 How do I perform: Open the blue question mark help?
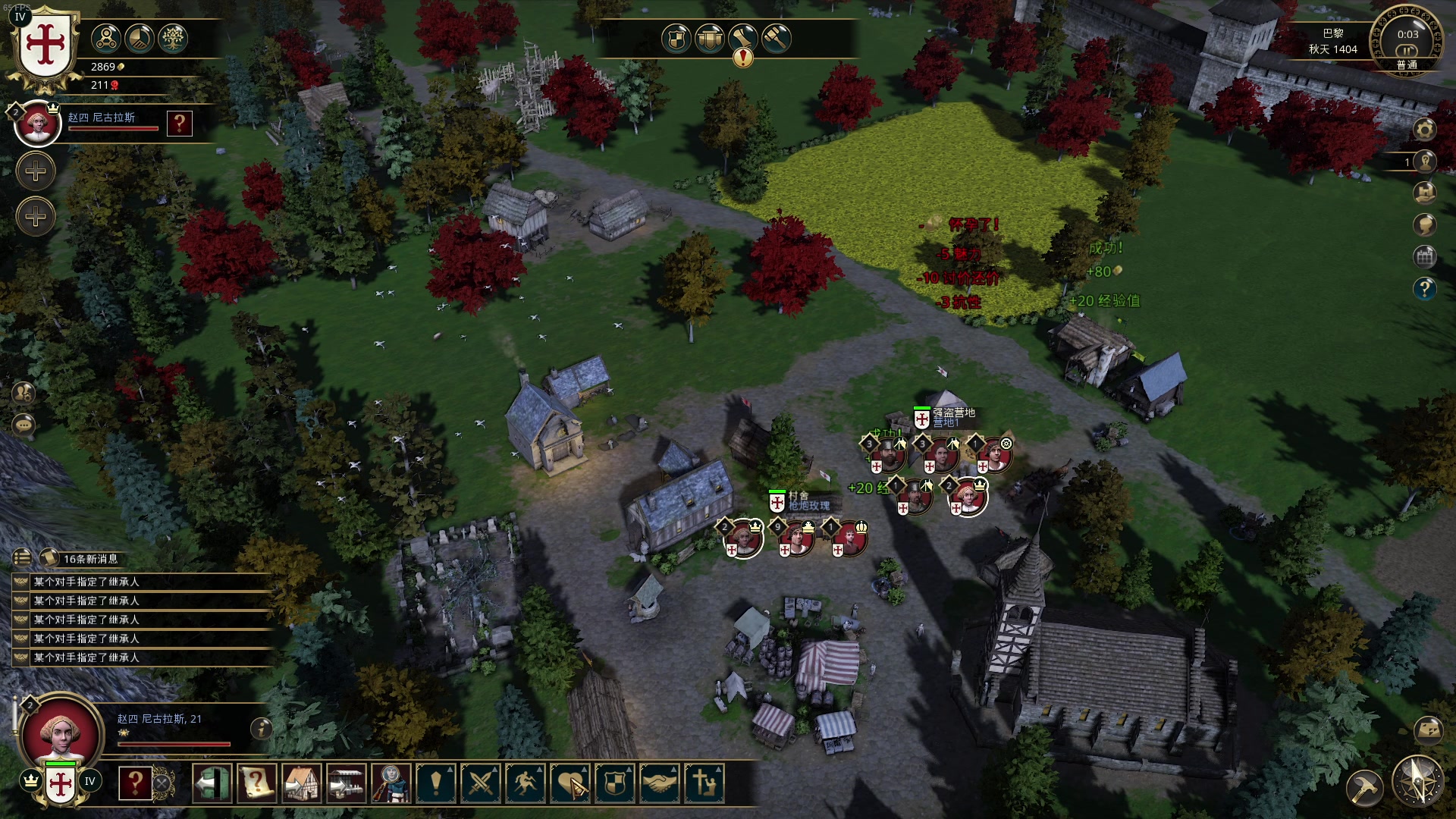pyautogui.click(x=1424, y=289)
